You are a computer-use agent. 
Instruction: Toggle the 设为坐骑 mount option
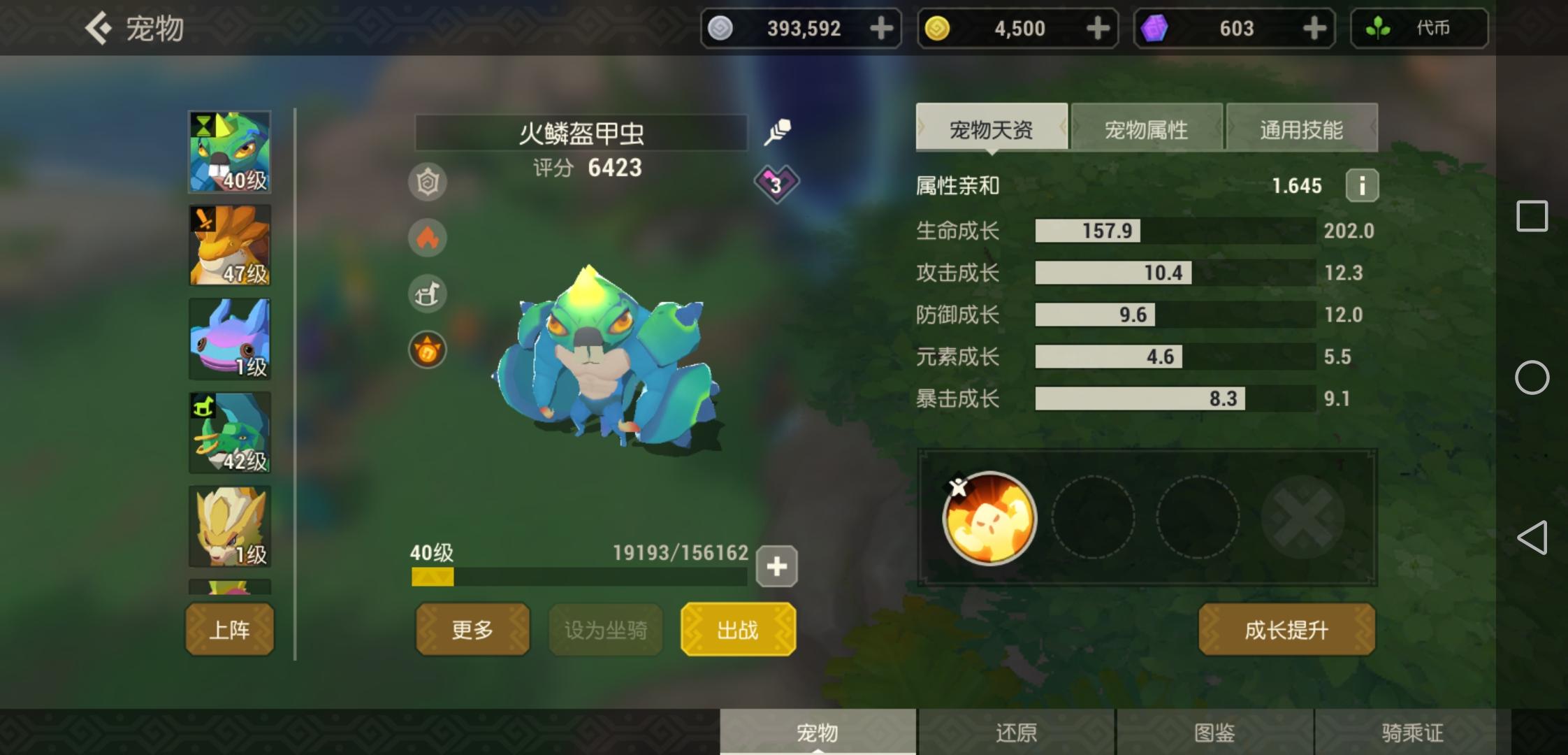point(605,629)
